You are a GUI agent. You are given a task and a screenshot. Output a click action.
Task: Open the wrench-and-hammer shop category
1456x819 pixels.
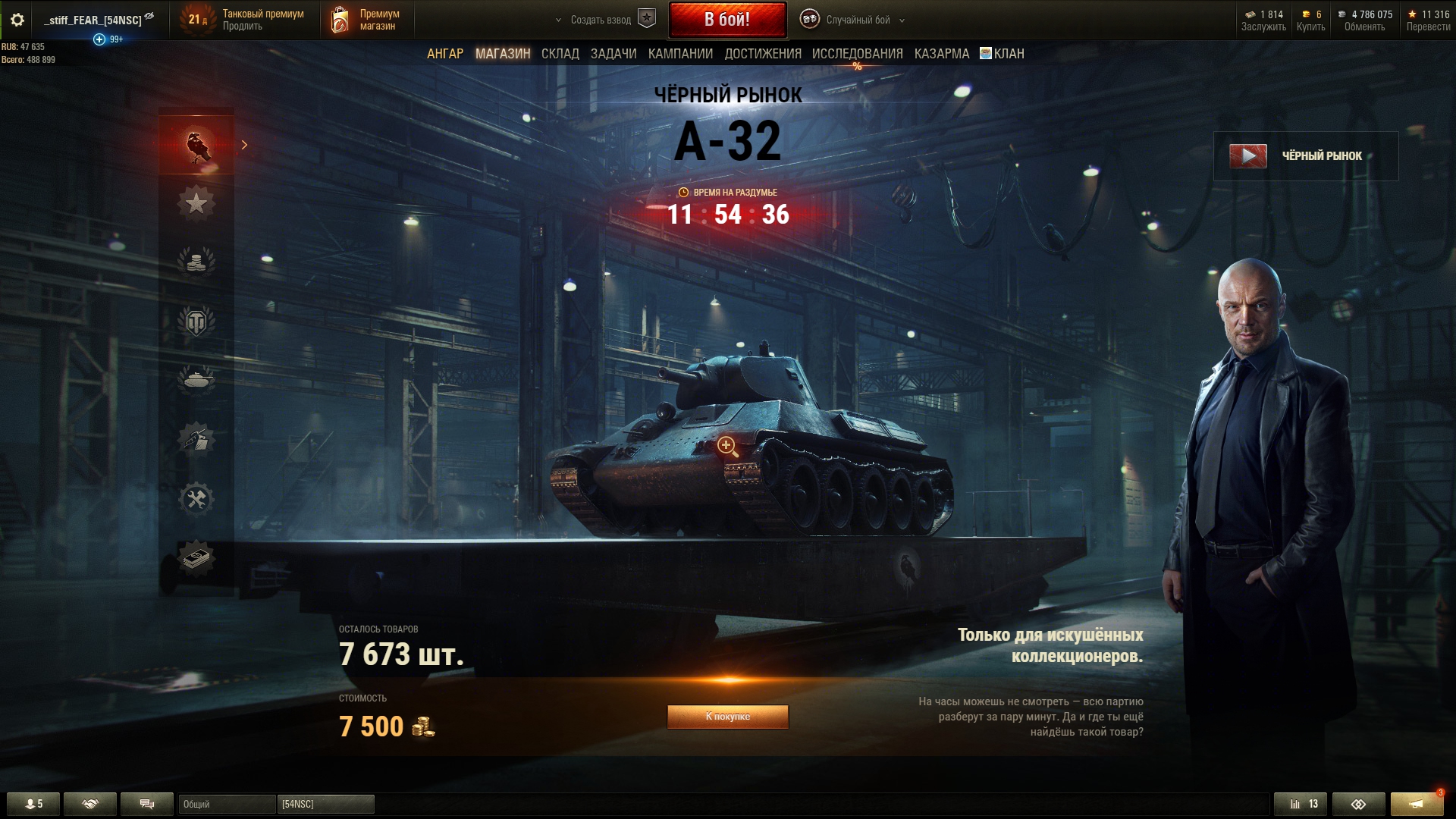196,499
